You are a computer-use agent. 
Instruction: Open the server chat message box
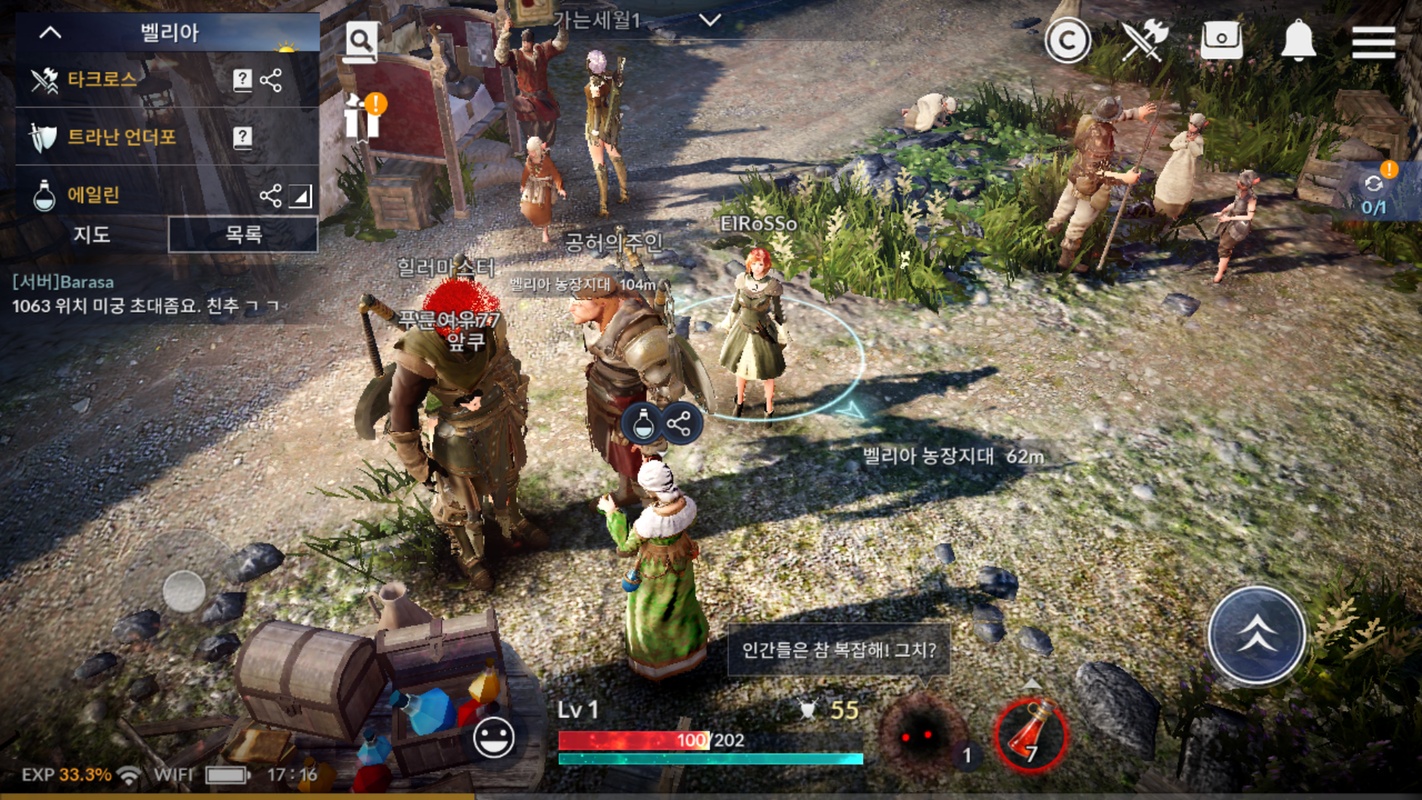[150, 295]
